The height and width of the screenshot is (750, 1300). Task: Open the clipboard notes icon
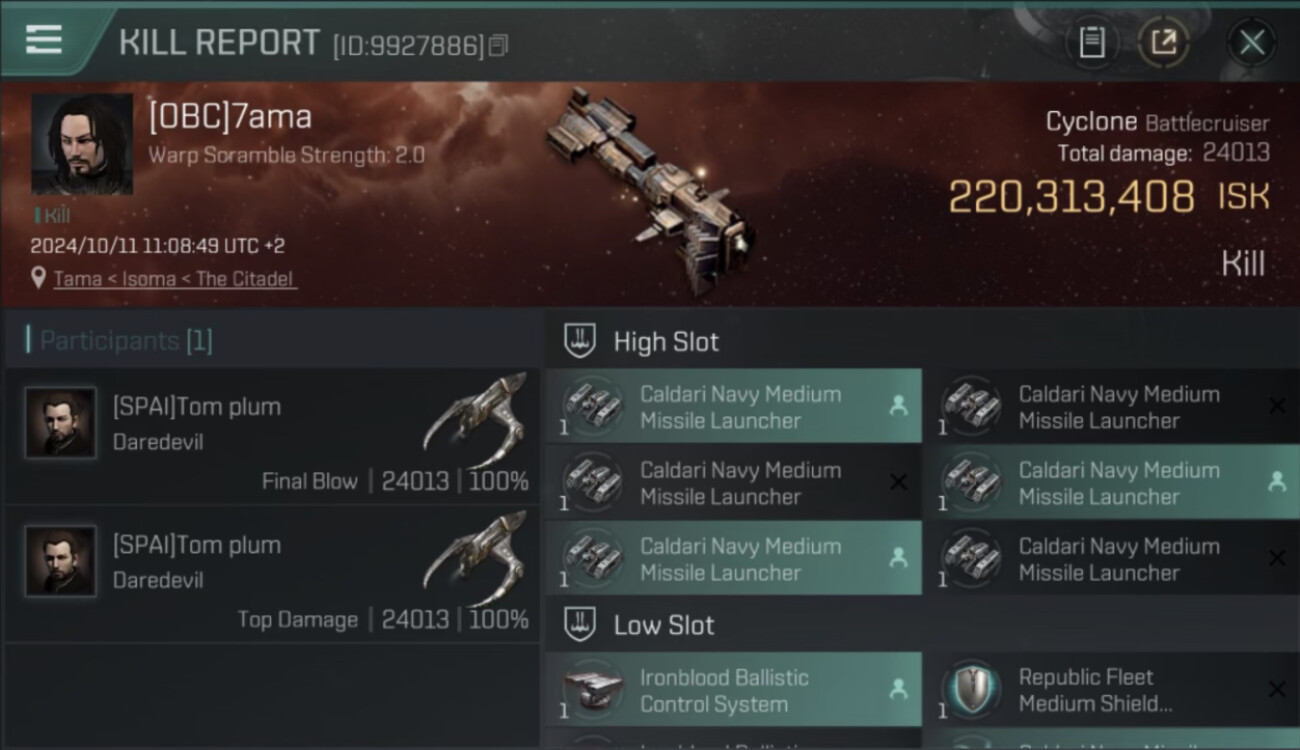(x=1091, y=42)
